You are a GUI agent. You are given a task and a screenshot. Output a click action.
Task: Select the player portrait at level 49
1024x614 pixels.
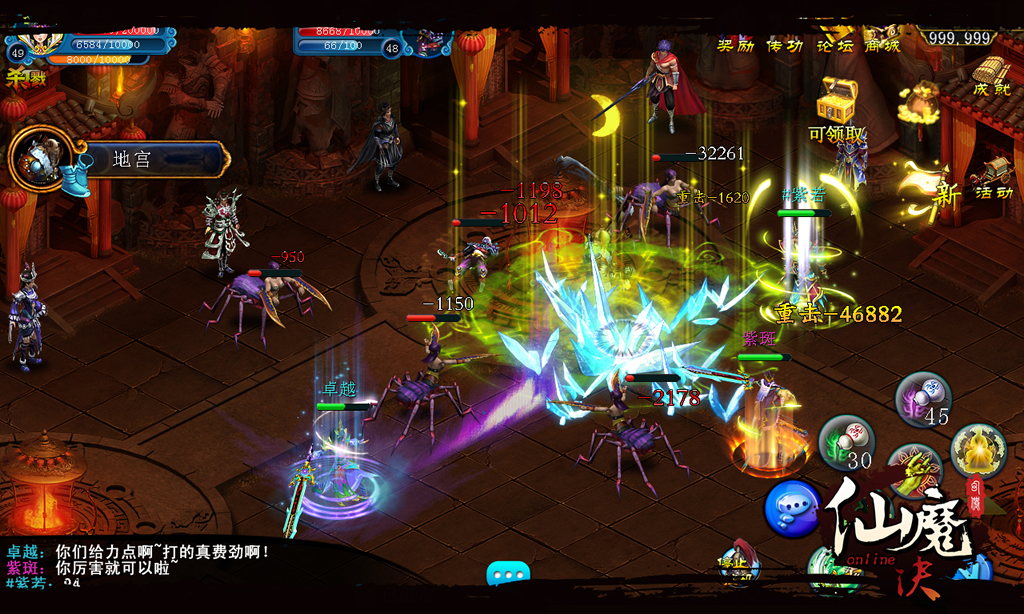click(40, 40)
